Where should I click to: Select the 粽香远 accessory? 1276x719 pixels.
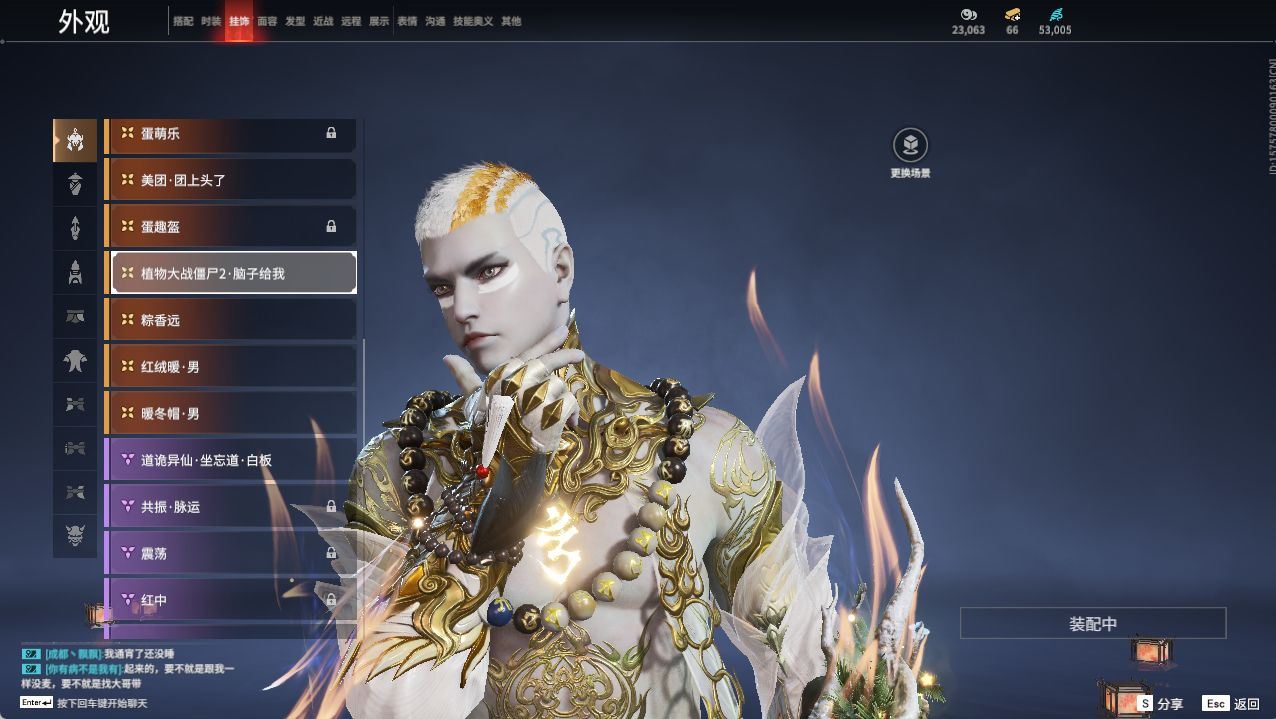(x=232, y=320)
